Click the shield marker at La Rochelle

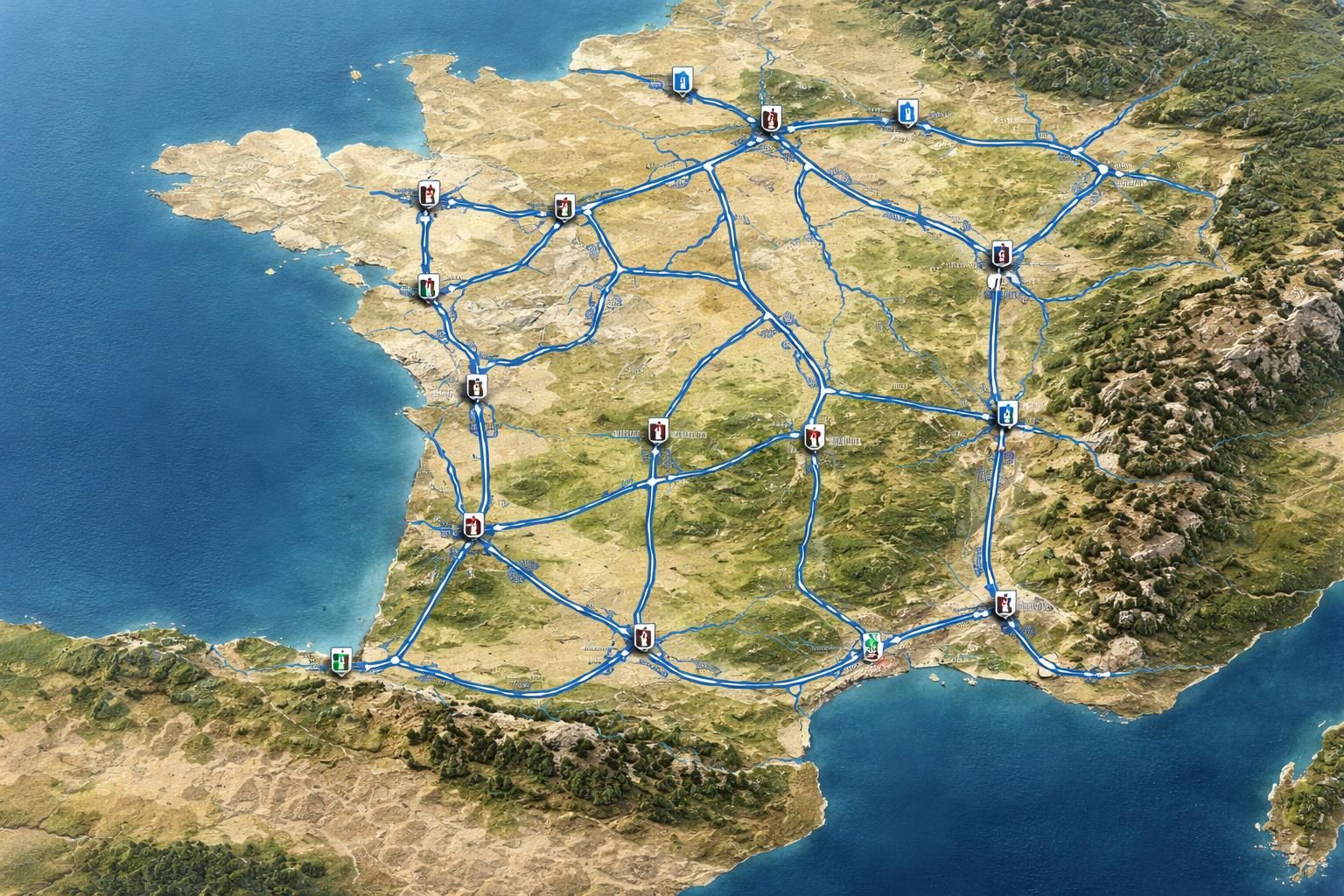pos(477,385)
